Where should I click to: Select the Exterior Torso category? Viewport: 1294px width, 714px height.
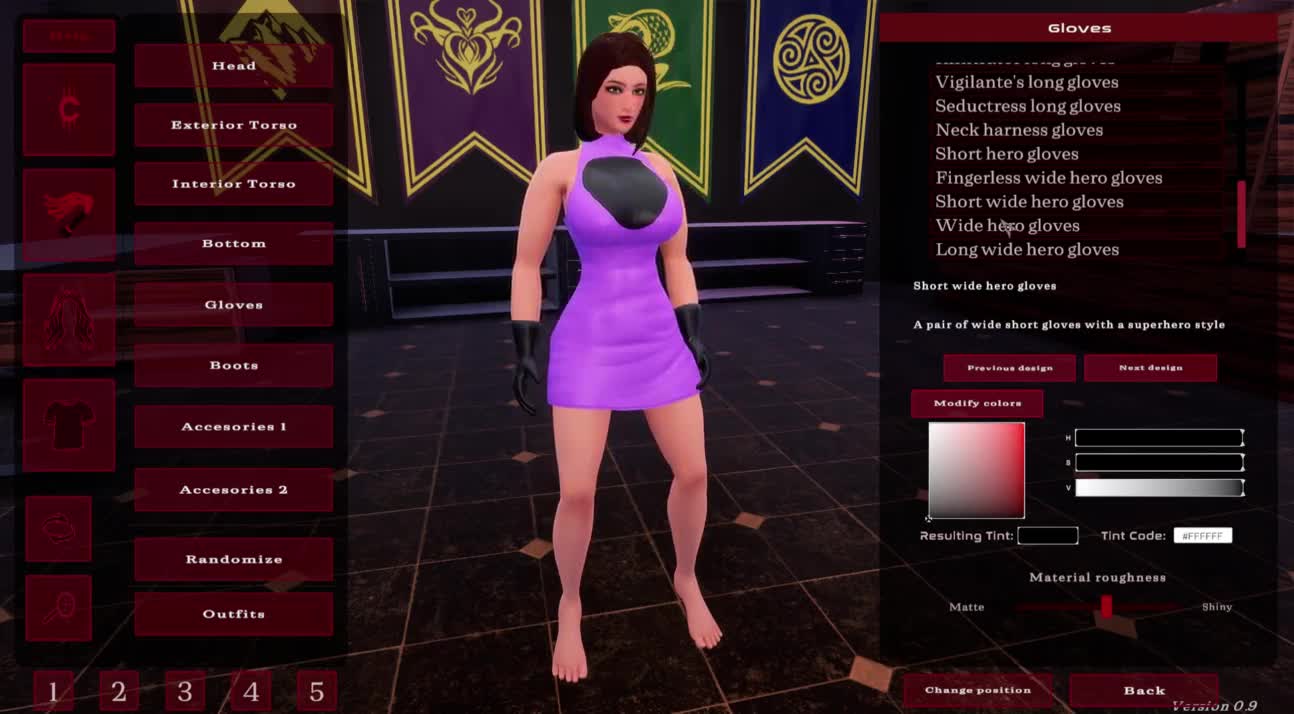(x=233, y=125)
